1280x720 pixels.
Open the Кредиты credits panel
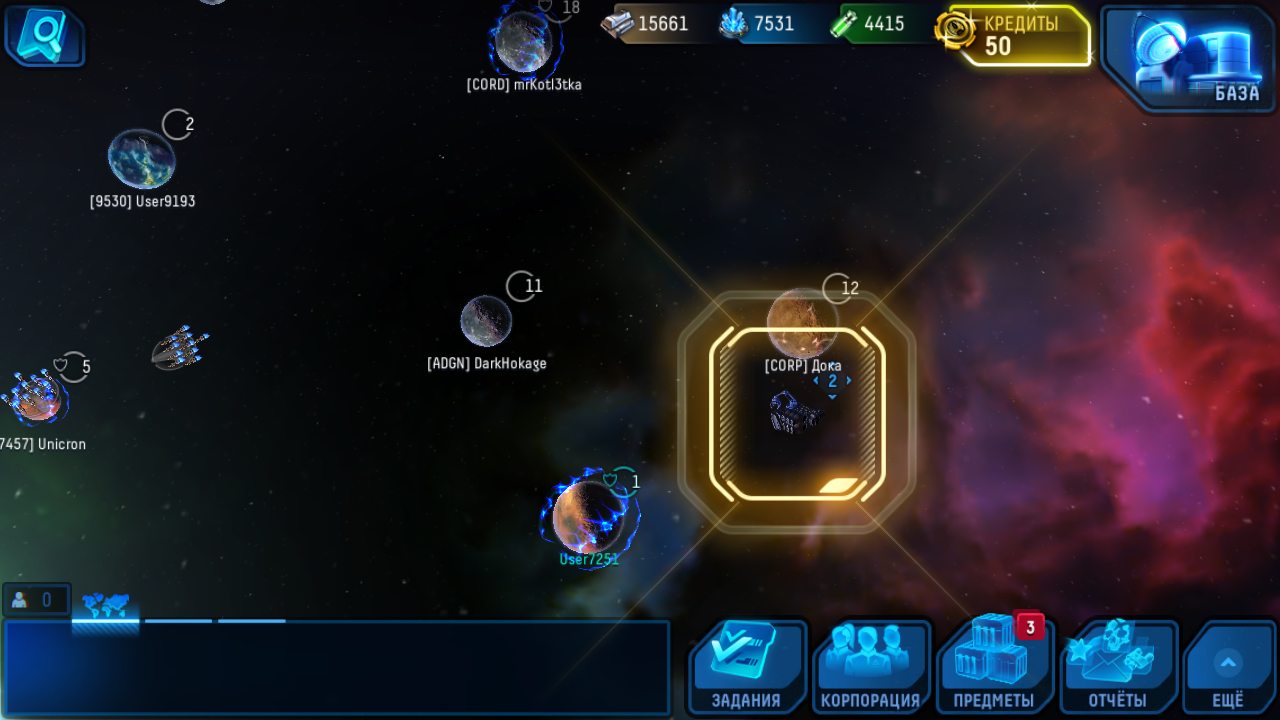click(1018, 36)
